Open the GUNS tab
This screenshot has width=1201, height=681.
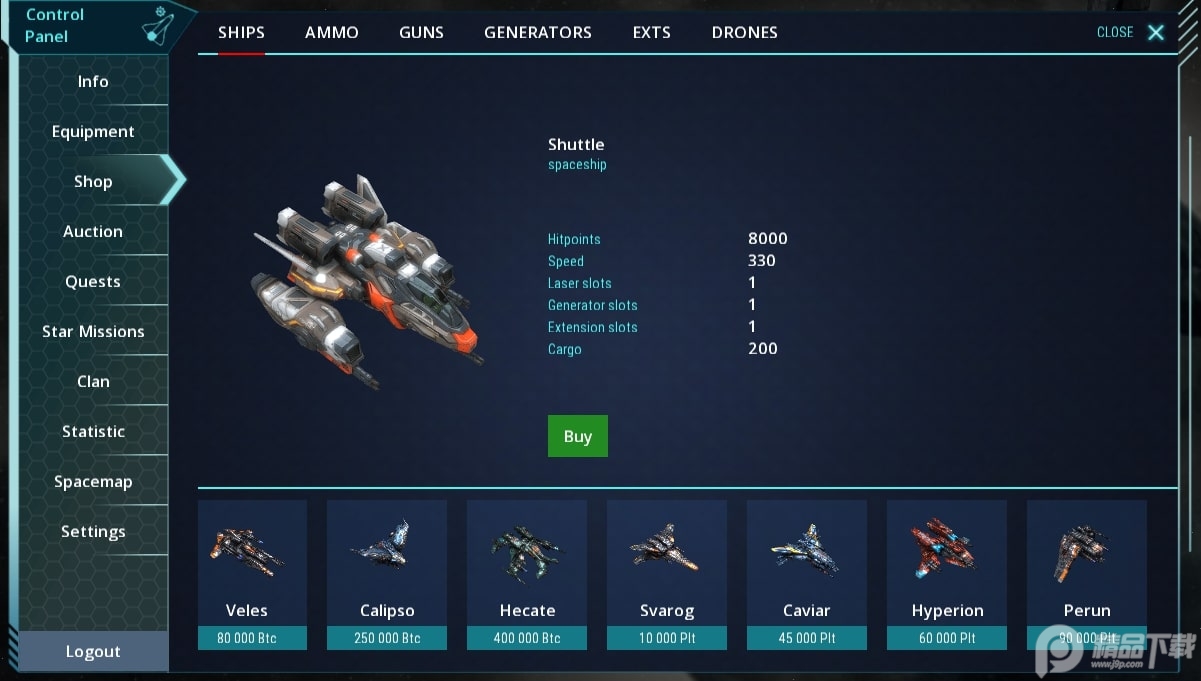coord(421,32)
